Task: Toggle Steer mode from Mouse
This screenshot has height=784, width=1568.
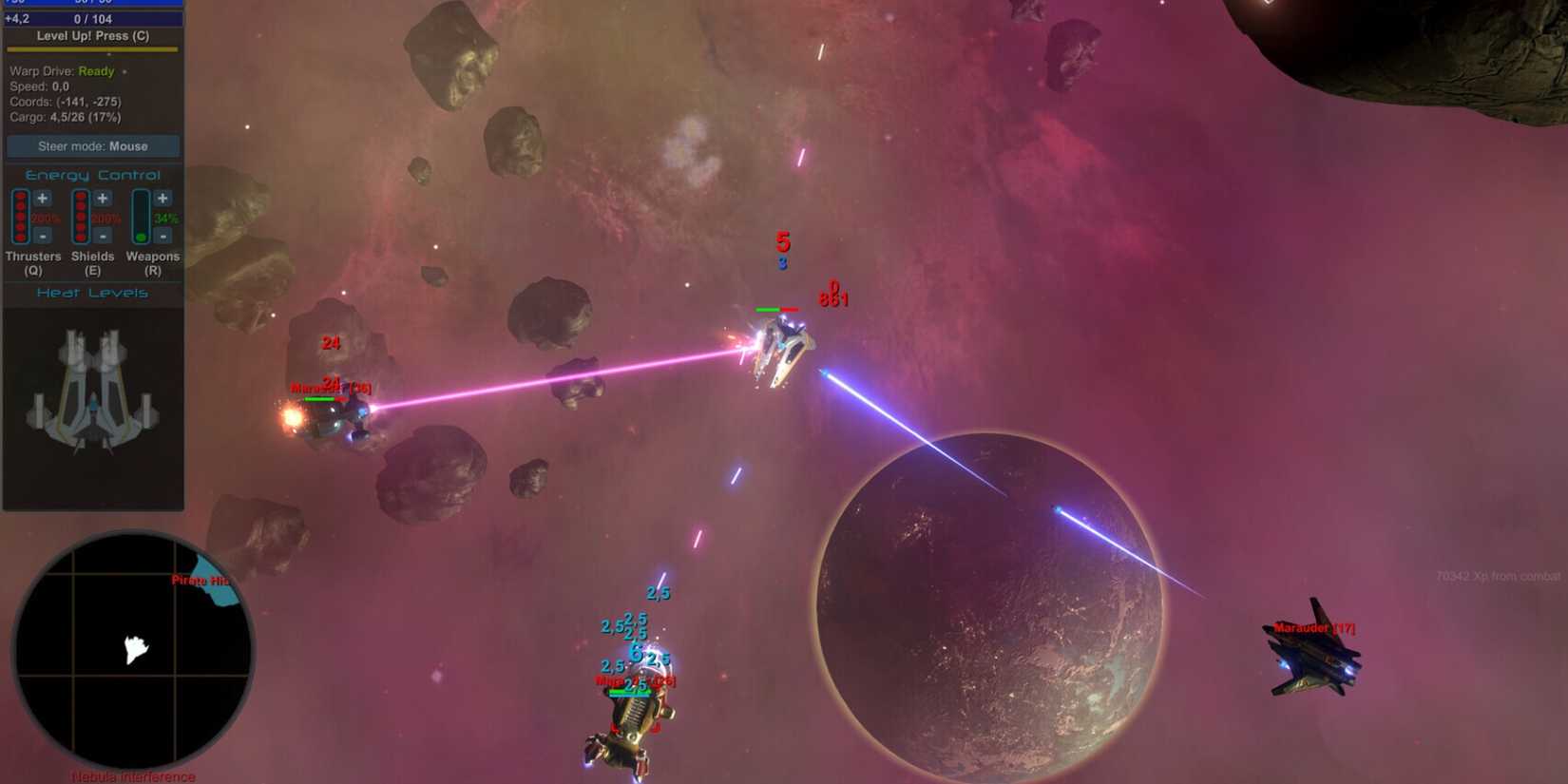Action: click(x=92, y=146)
